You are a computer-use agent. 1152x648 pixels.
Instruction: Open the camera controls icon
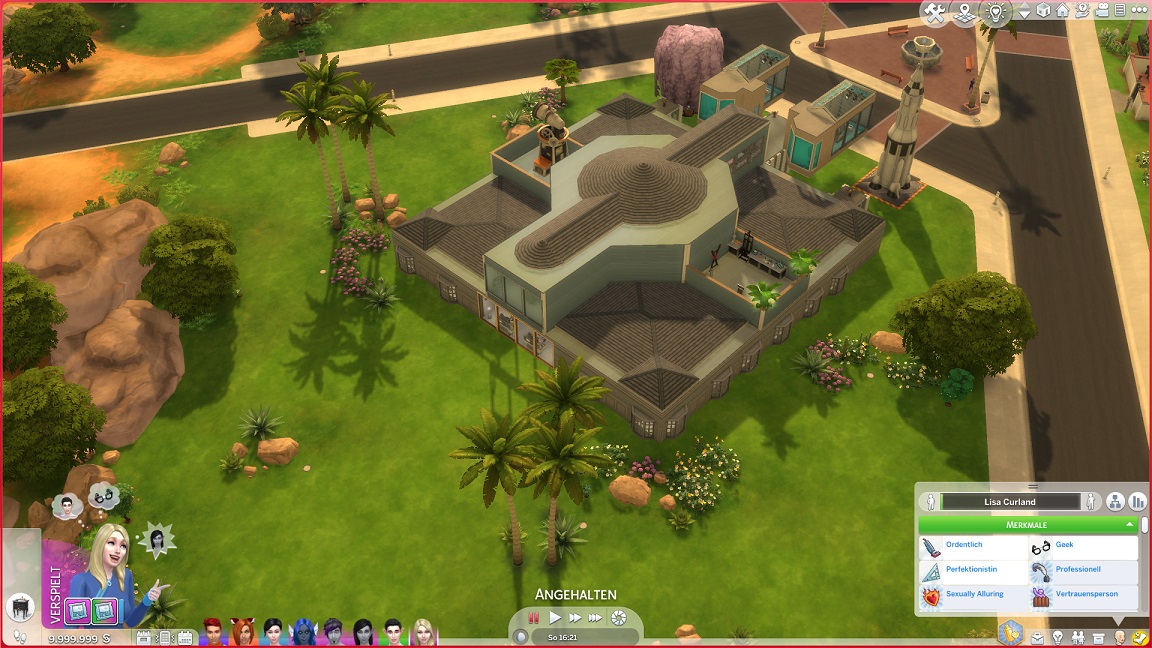click(x=1101, y=12)
